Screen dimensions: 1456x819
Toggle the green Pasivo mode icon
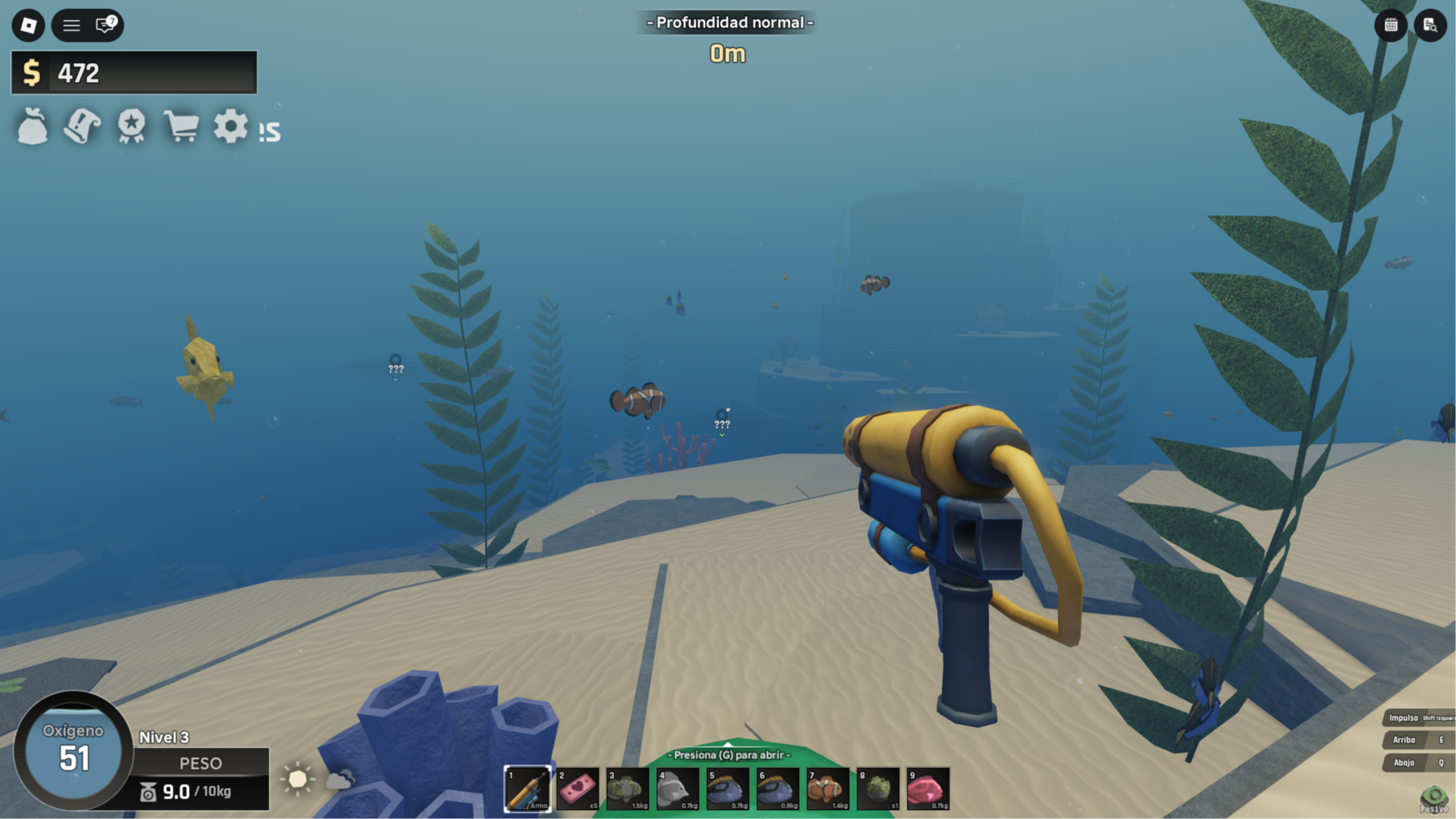point(1433,797)
